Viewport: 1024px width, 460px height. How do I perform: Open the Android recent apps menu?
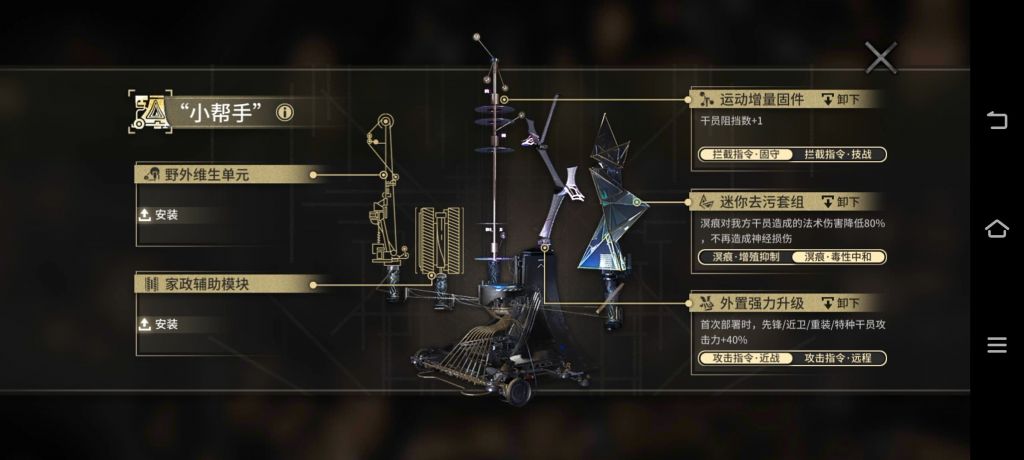pos(997,346)
